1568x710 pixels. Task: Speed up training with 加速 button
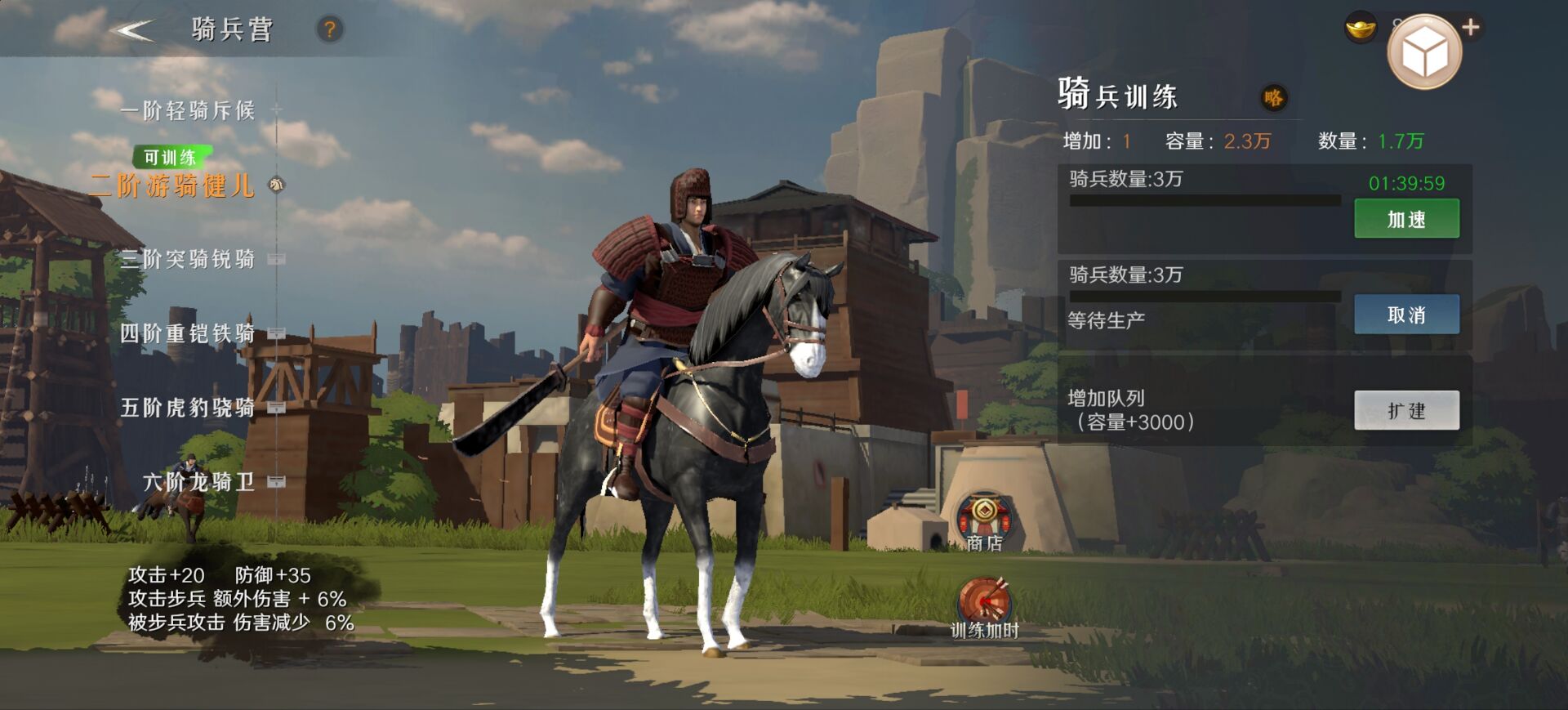click(1406, 219)
